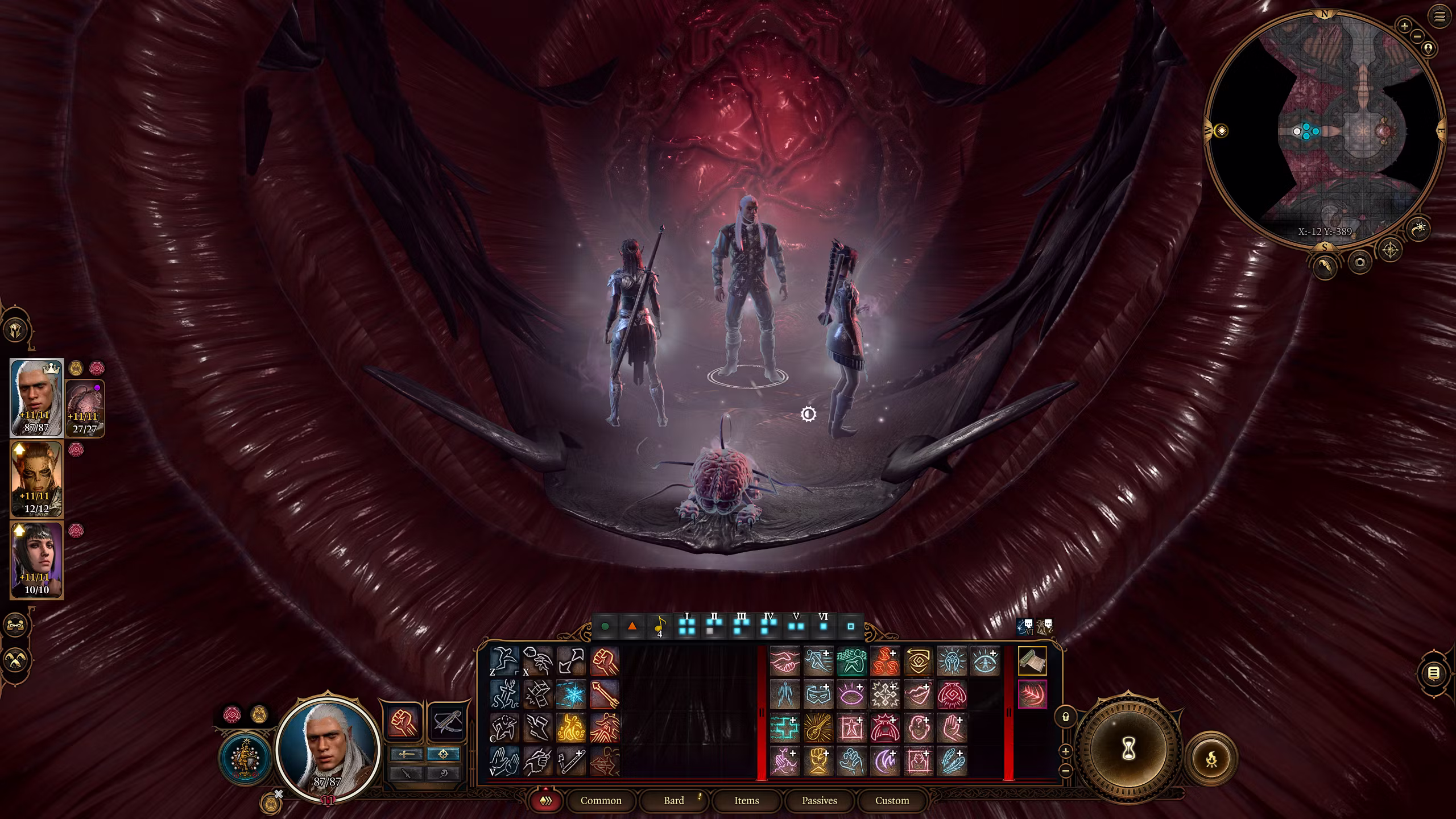This screenshot has height=819, width=1456.
Task: Activate the golden lute ability icon
Action: pyautogui.click(x=818, y=727)
